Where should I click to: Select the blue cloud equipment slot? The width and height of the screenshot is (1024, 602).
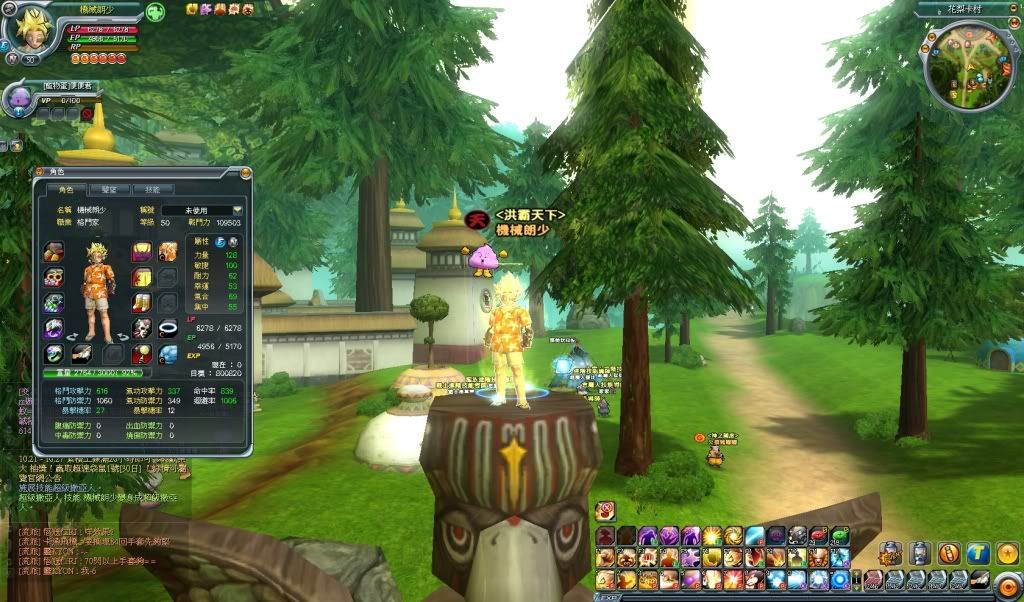(168, 353)
